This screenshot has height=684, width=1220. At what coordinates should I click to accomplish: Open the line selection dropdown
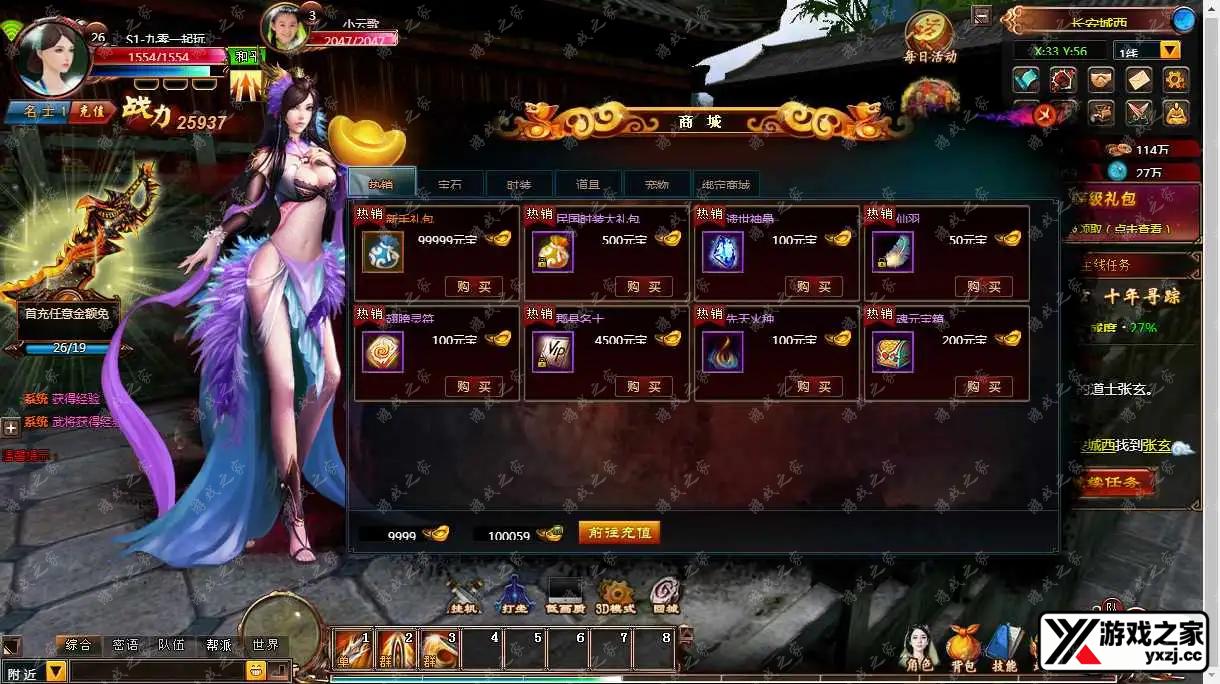click(x=1169, y=50)
